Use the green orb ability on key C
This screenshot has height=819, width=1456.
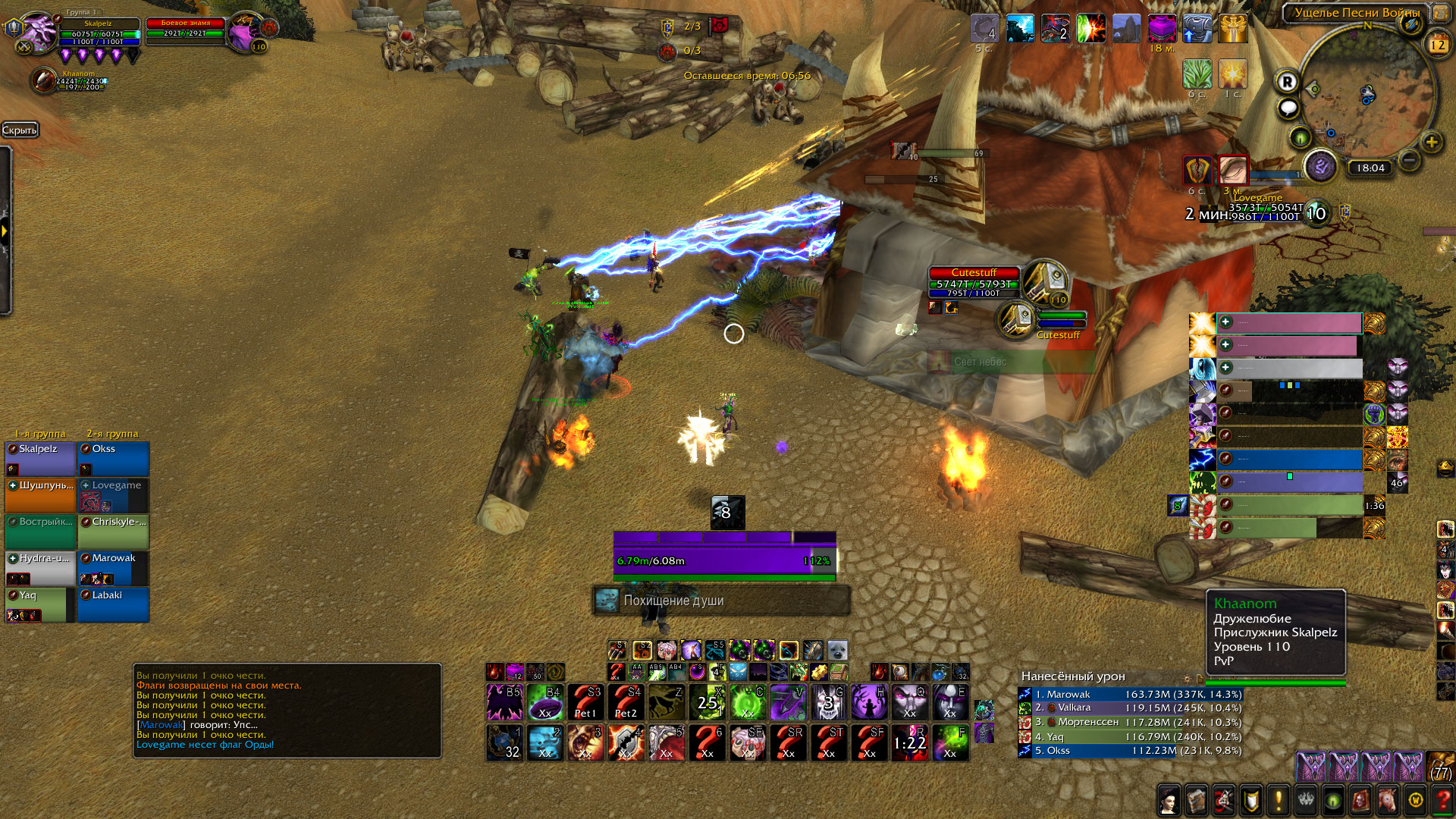tap(748, 702)
